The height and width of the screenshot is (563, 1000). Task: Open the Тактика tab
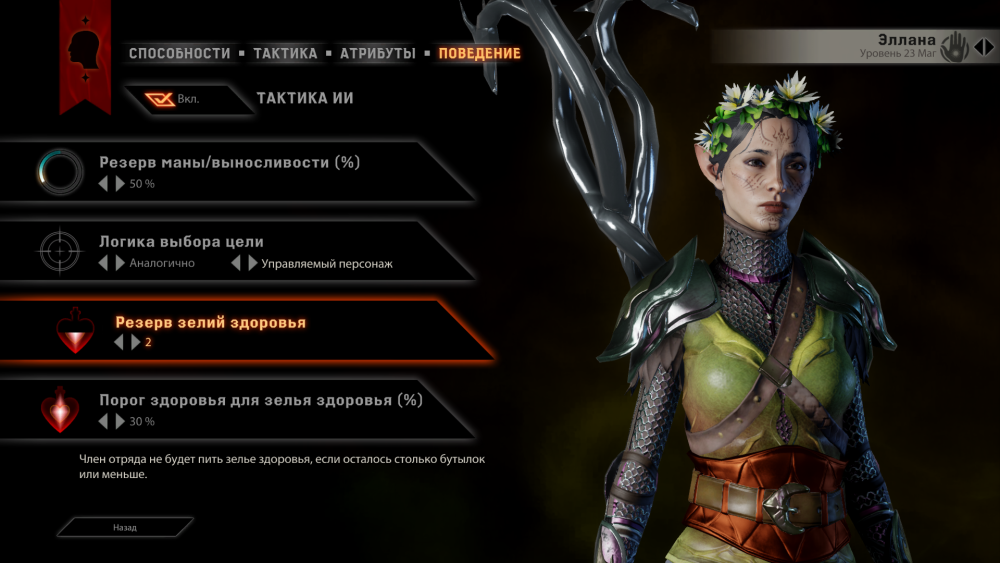click(285, 53)
